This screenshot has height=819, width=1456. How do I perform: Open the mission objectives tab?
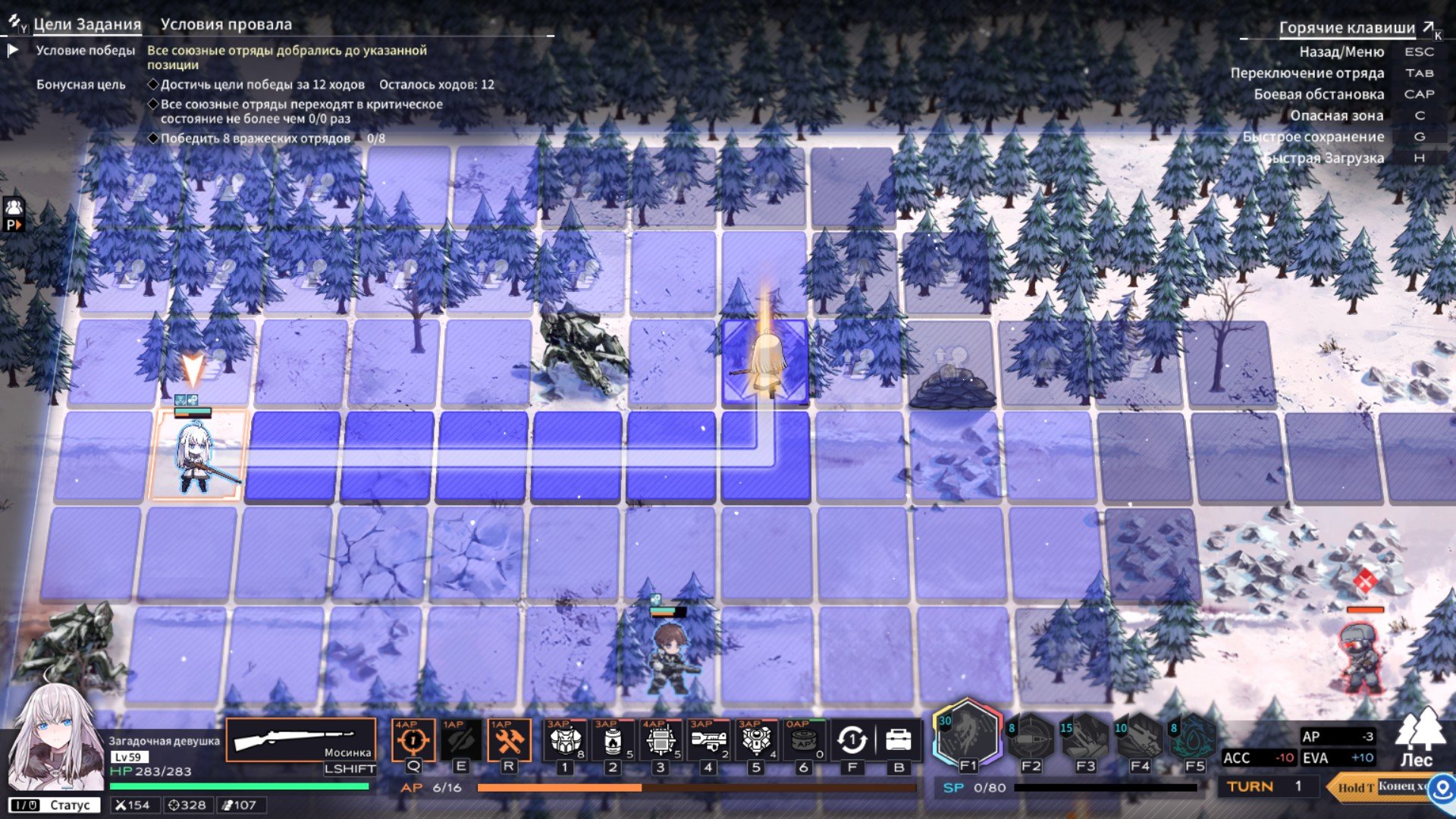click(x=86, y=24)
